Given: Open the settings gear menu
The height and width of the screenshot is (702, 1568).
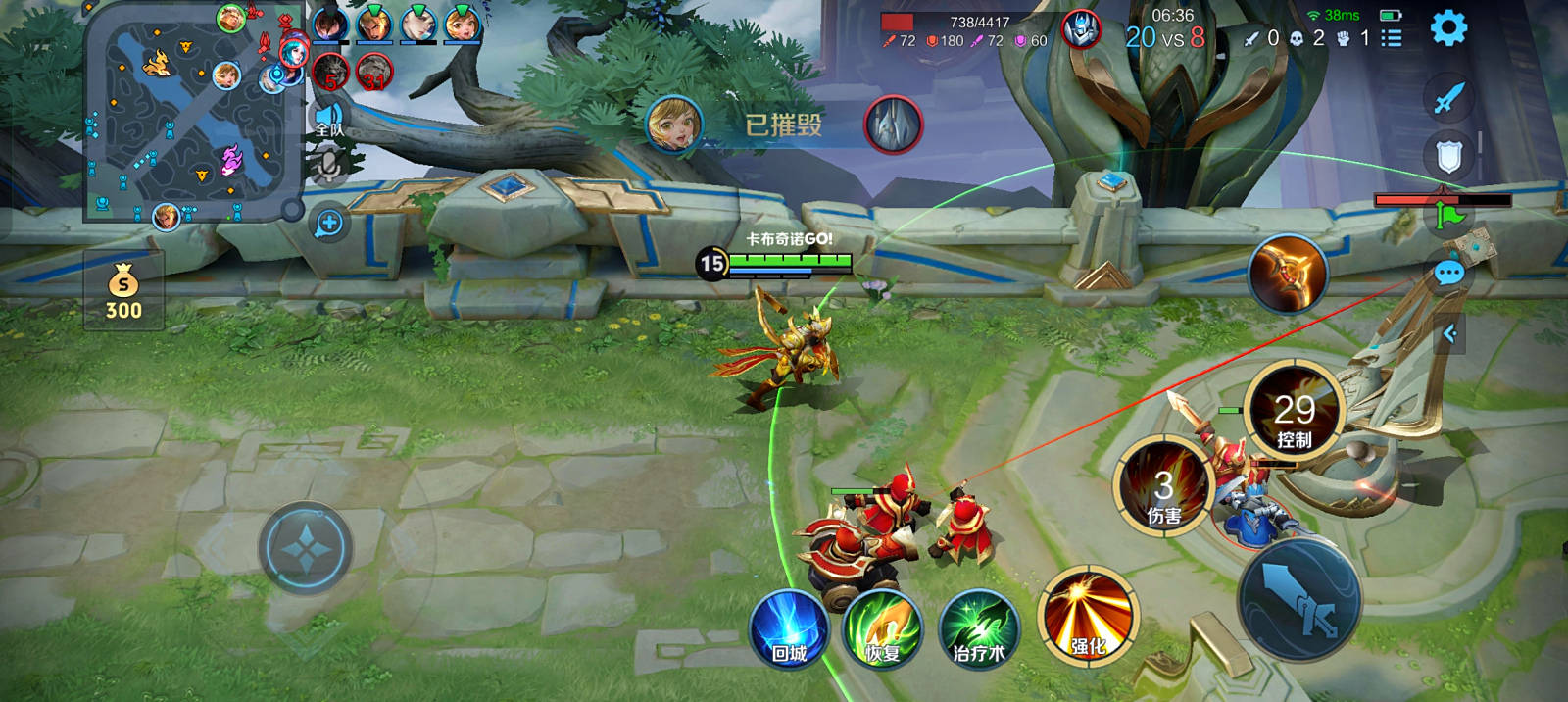Looking at the screenshot, I should tap(1448, 27).
